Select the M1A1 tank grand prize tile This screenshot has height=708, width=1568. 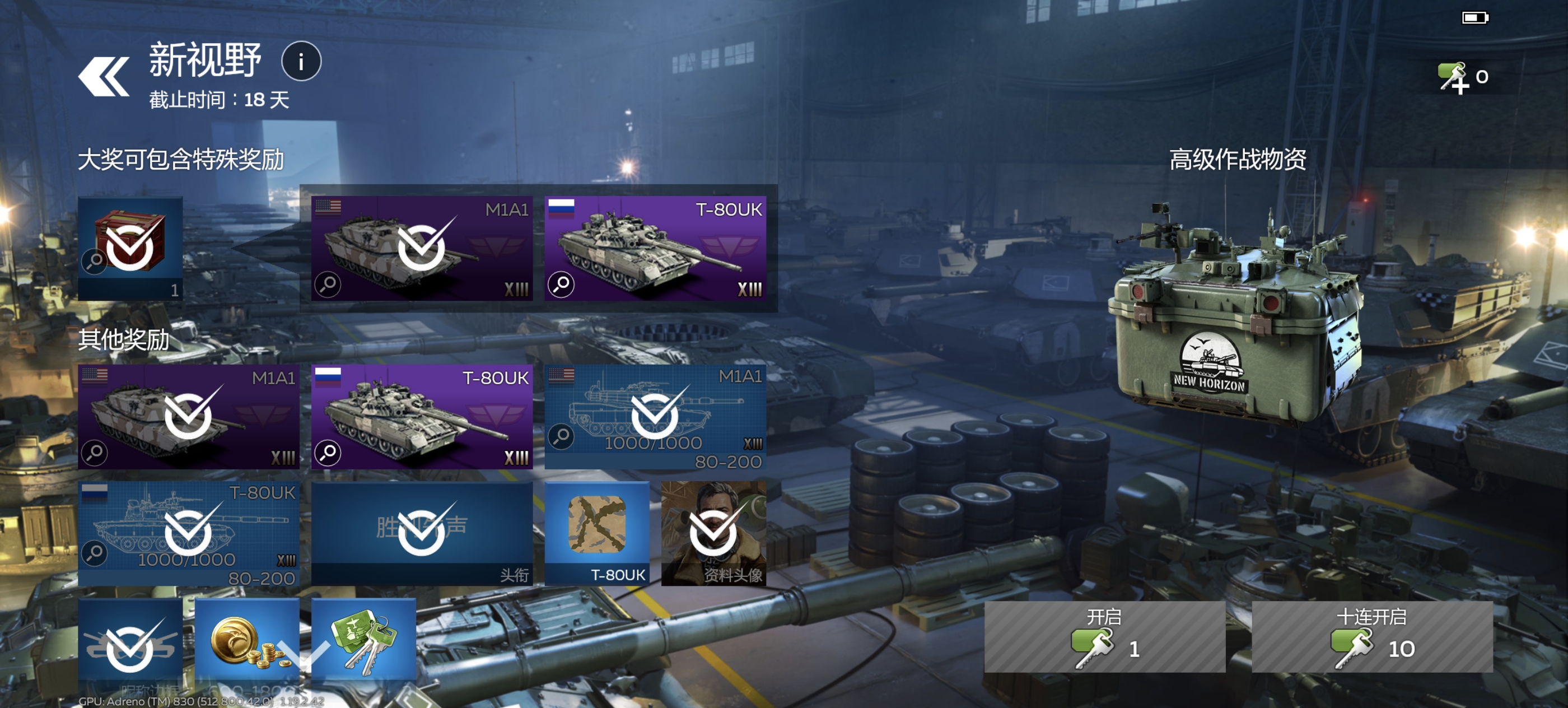421,248
